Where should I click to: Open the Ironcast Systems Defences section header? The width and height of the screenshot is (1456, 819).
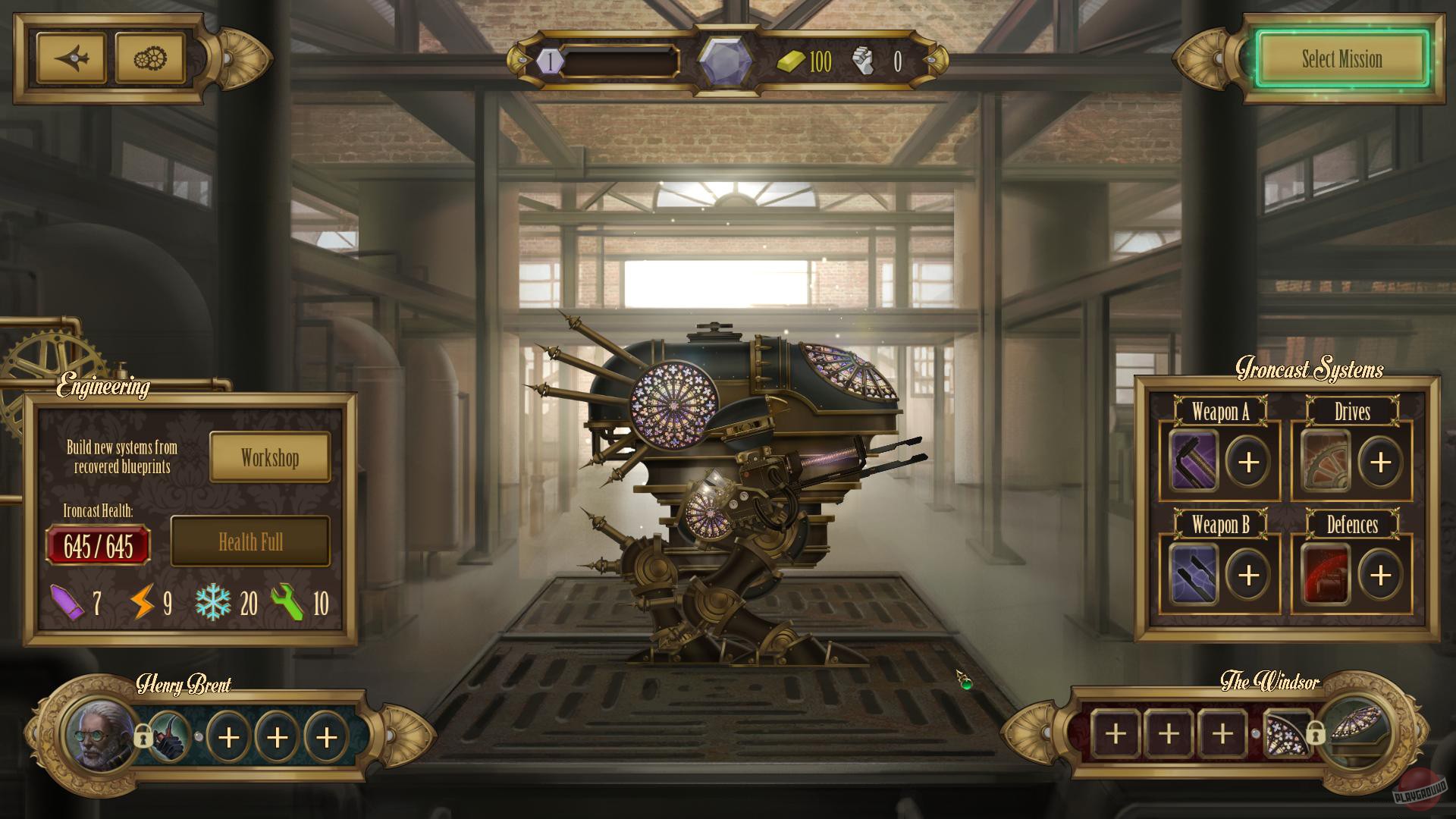point(1351,526)
